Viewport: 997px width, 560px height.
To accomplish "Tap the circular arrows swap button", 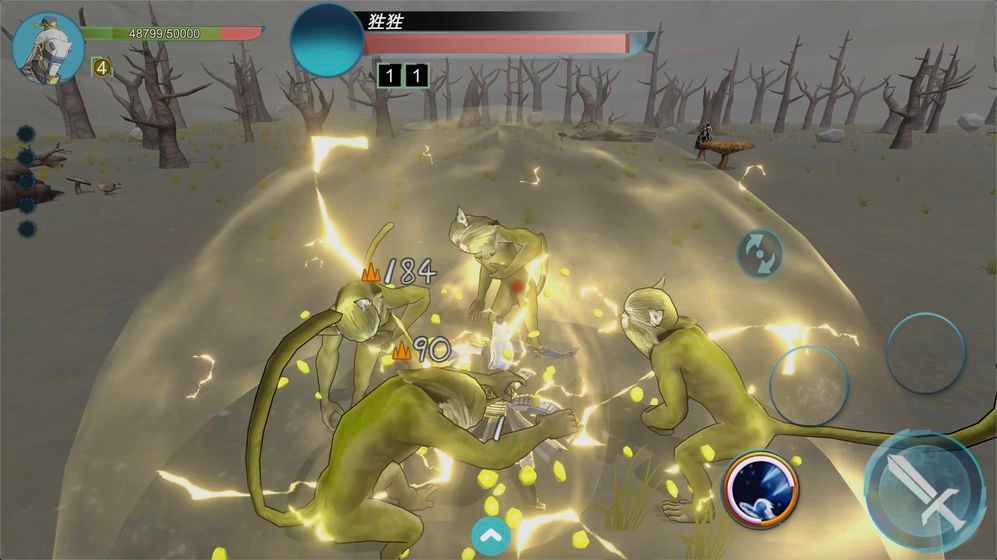I will click(759, 253).
